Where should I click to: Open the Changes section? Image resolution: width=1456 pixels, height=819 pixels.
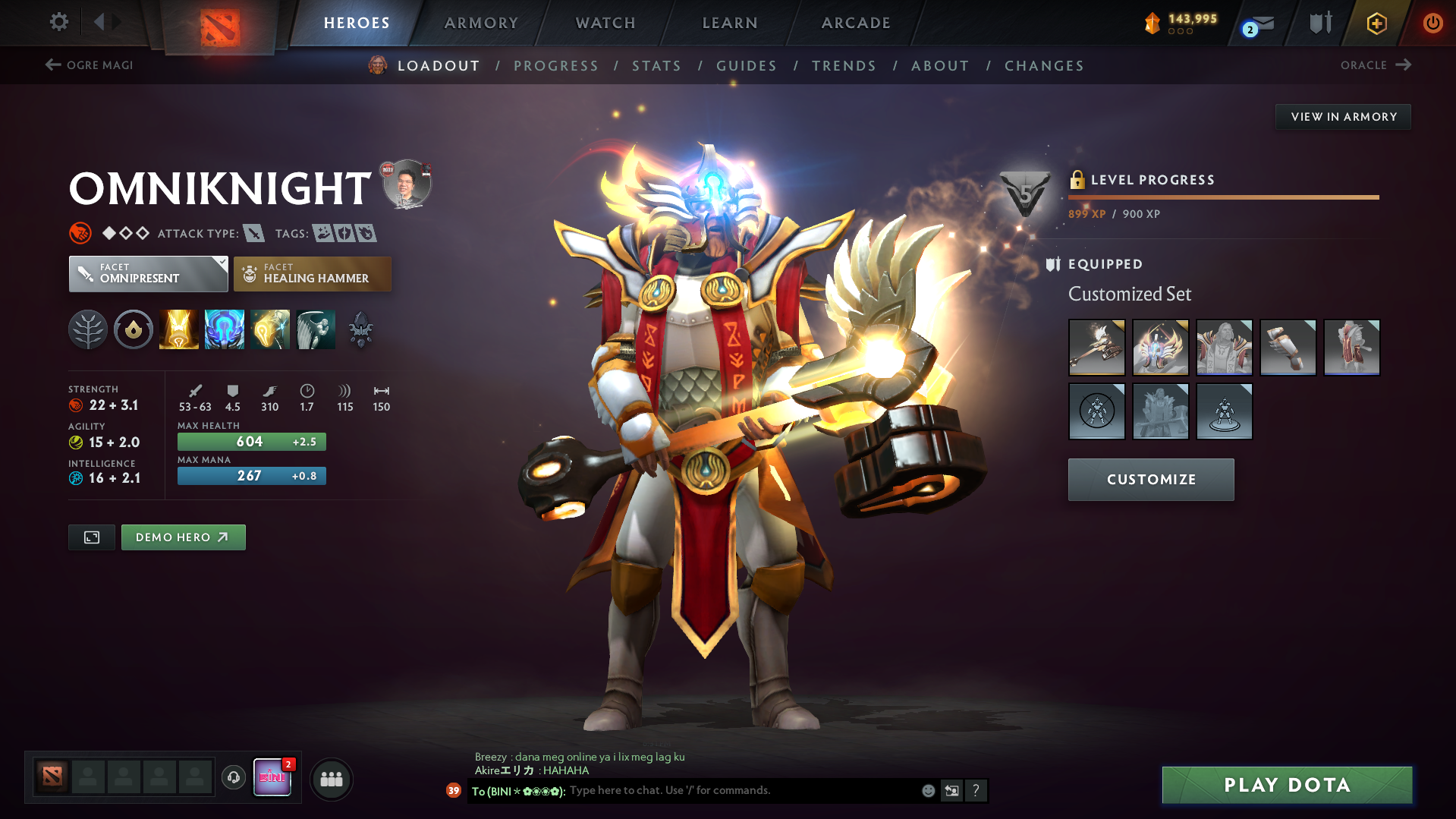(1044, 66)
